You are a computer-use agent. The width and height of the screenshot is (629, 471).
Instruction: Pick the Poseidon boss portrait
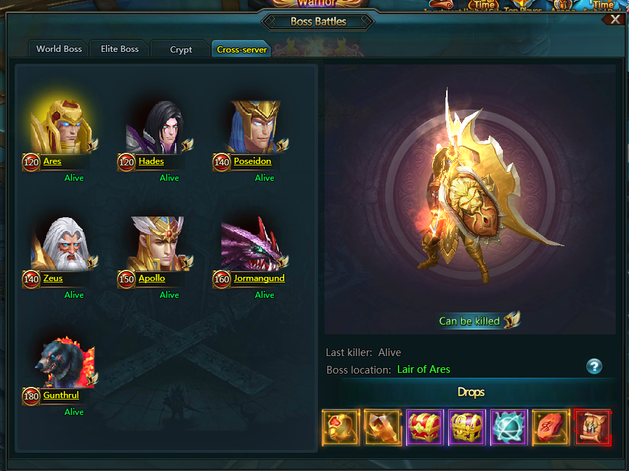(252, 128)
